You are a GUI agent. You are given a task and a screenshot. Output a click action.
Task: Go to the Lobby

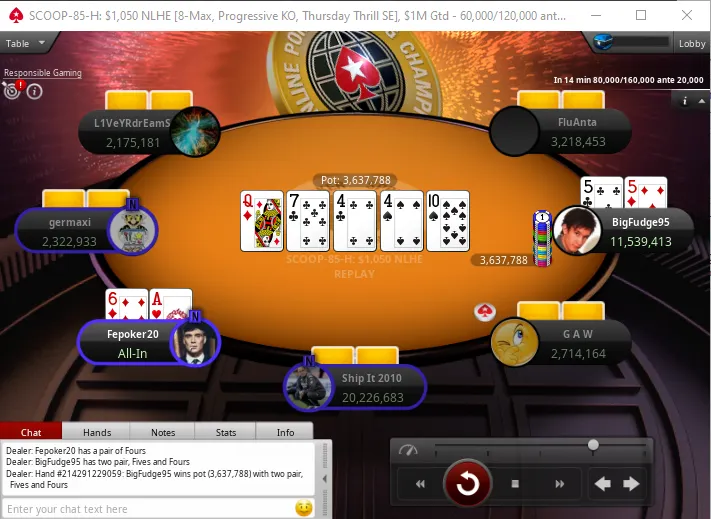click(x=691, y=43)
